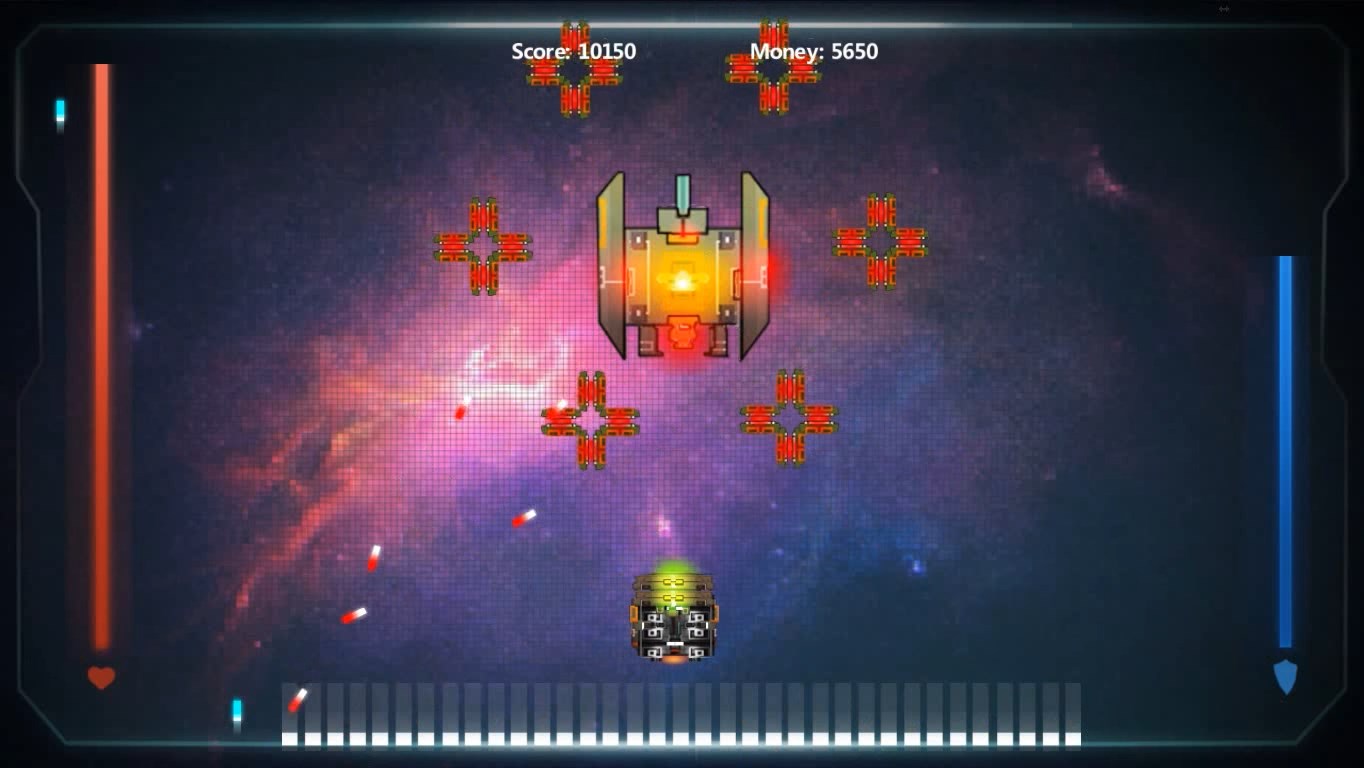
Task: Click the Money: 5650 label
Action: (813, 52)
